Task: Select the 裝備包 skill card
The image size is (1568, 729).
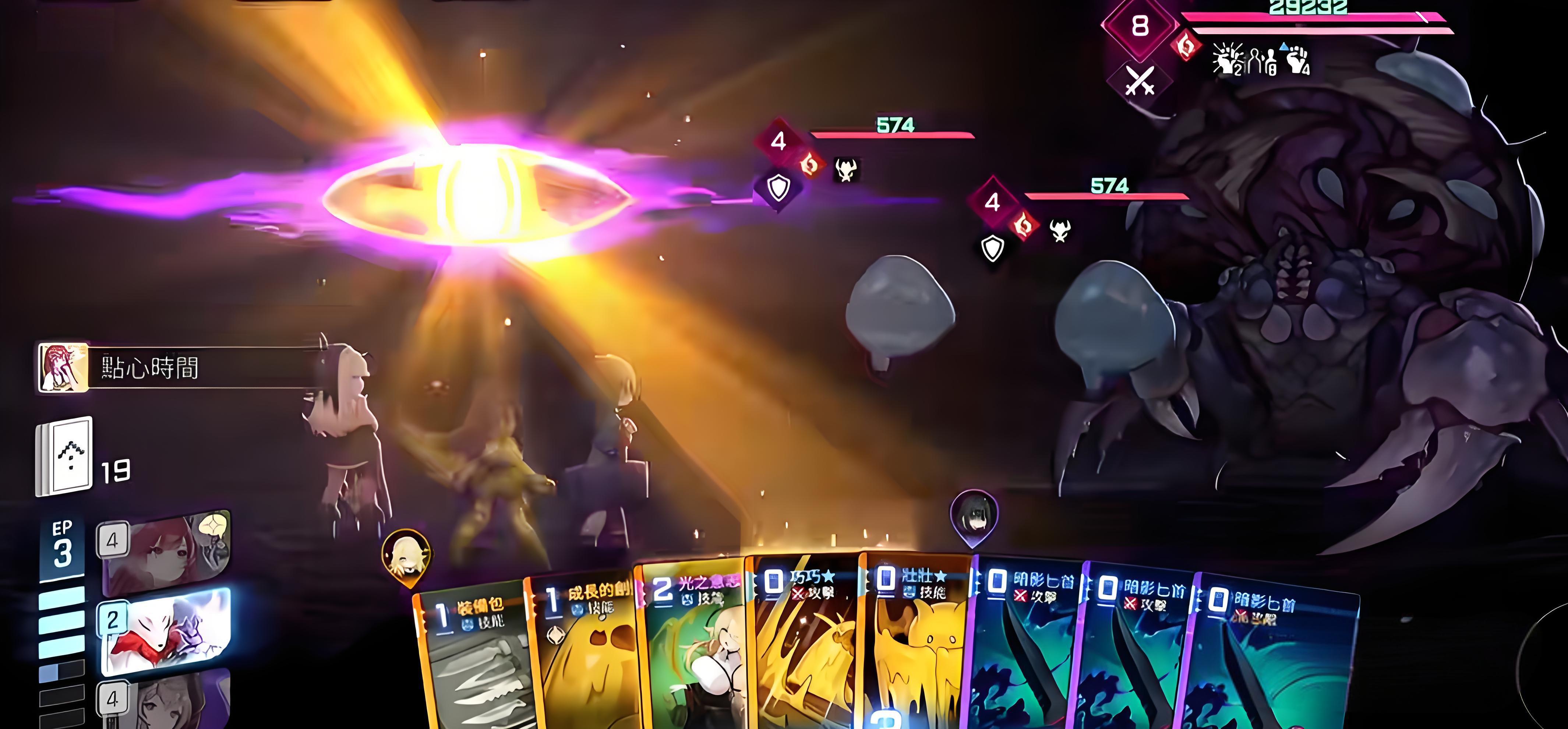Action: tap(472, 658)
